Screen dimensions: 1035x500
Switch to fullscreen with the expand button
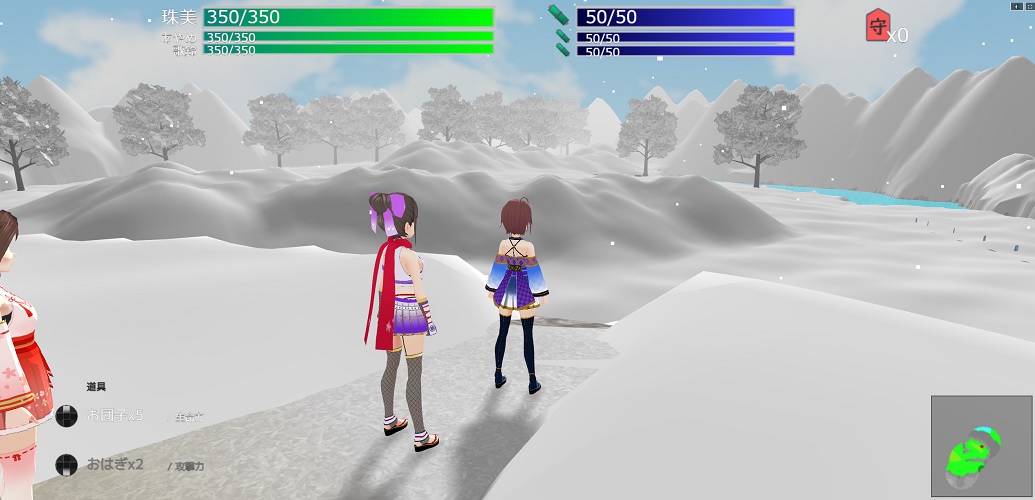pyautogui.click(x=1028, y=6)
